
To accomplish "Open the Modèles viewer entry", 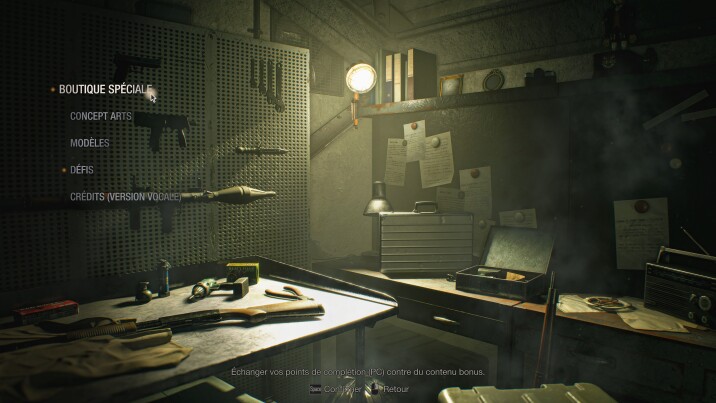I will tap(89, 143).
